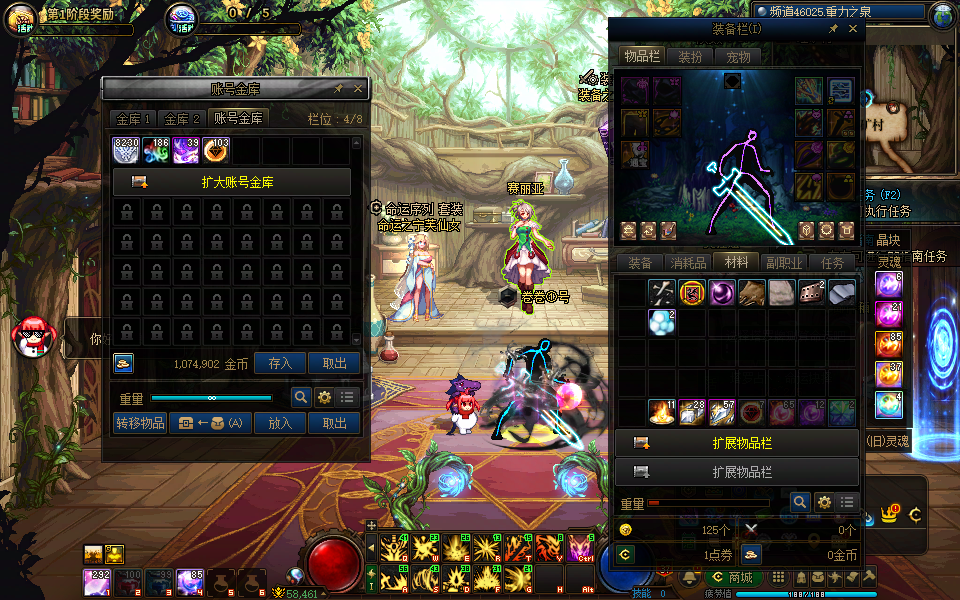The height and width of the screenshot is (600, 960).
Task: Select the vault item stacked 8230
Action: click(x=127, y=151)
